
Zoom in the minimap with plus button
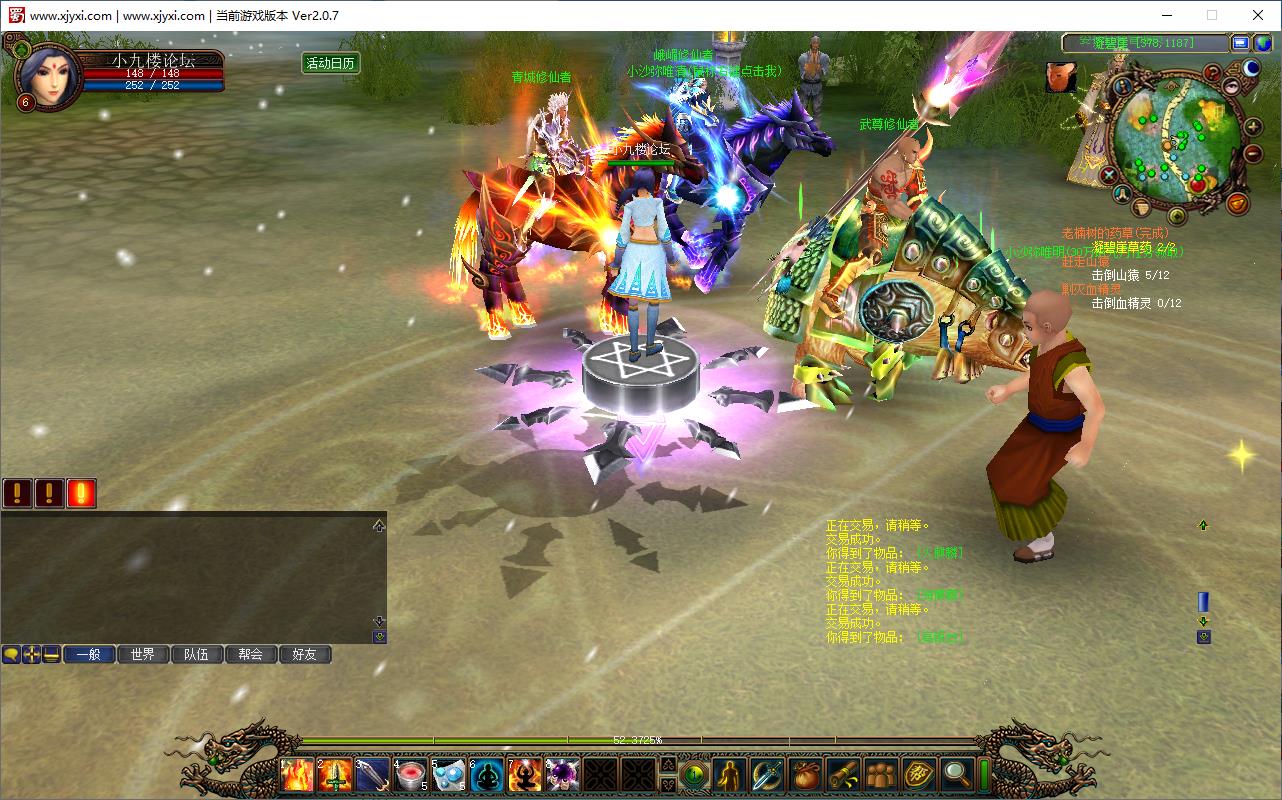(1252, 127)
